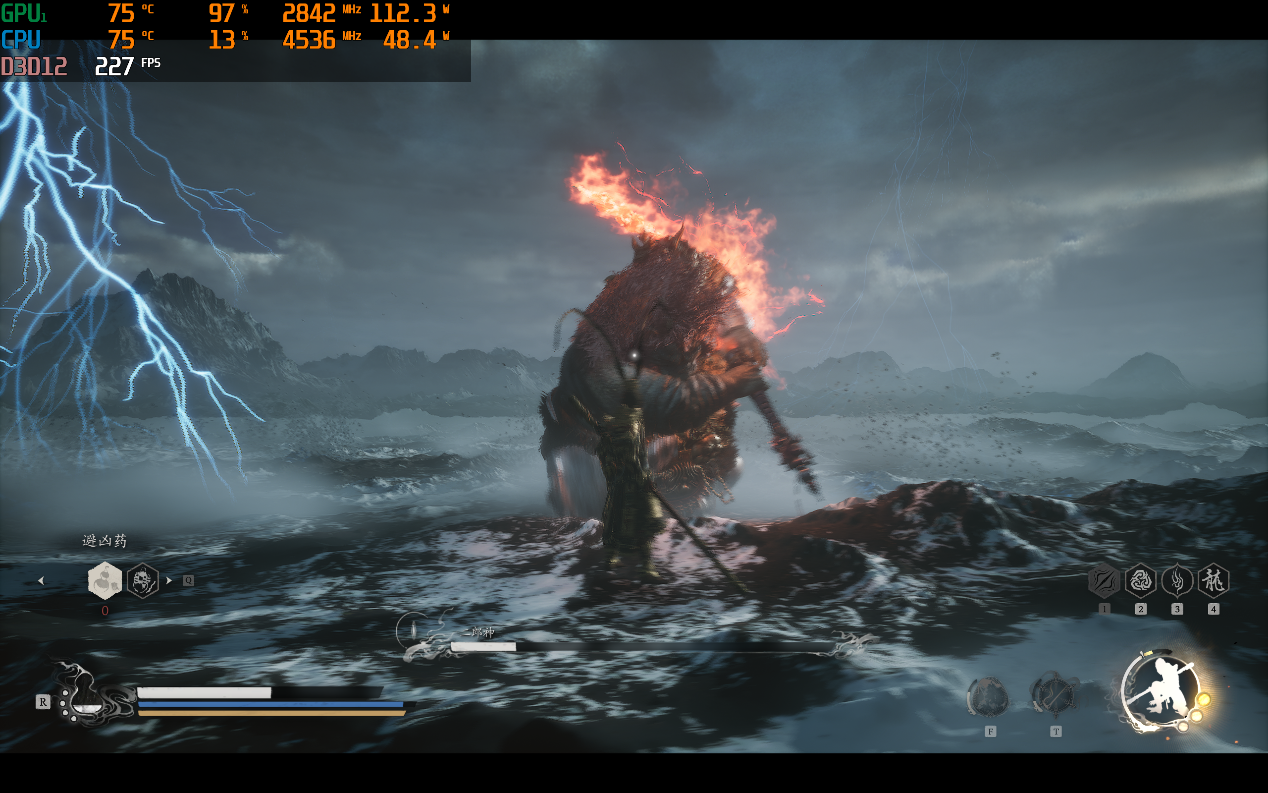Select the dark masked-face quick item slot

(143, 580)
